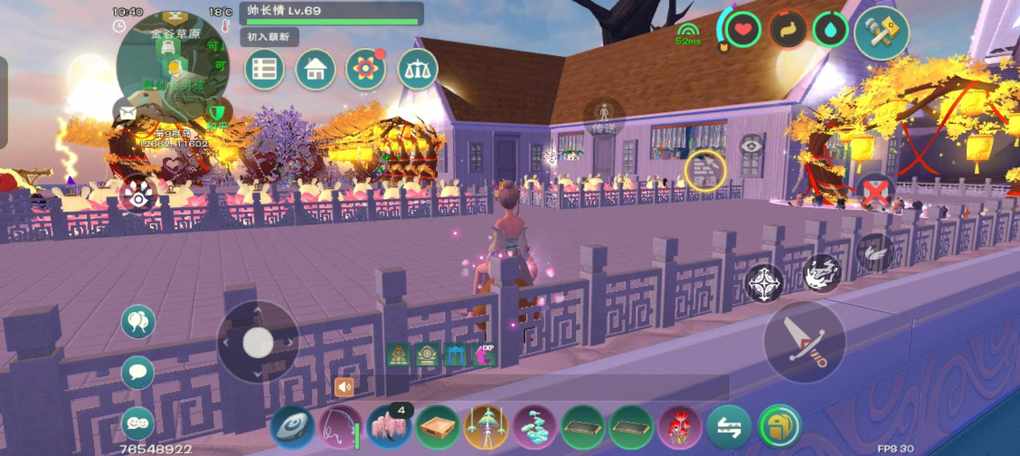The width and height of the screenshot is (1020, 456).
Task: Select the fishing rod hotbar slot
Action: point(340,427)
